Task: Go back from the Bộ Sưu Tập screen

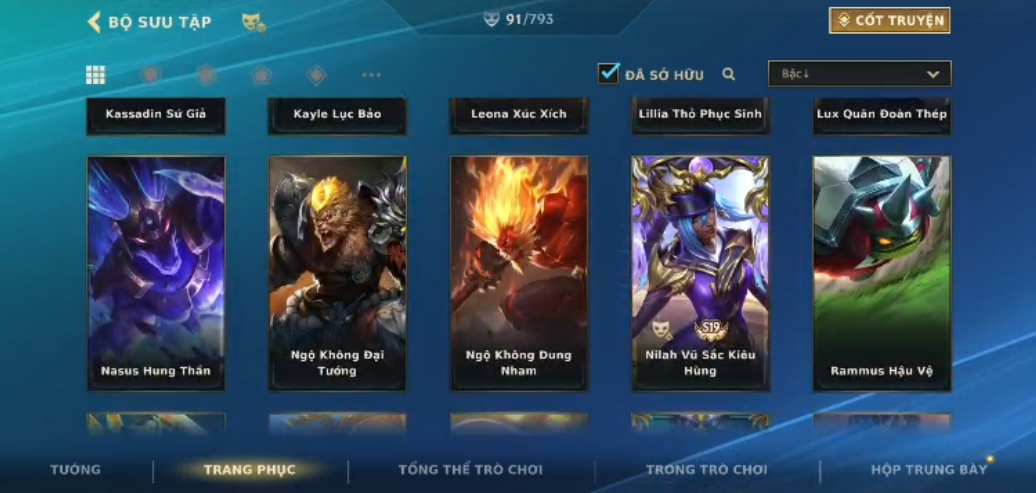Action: [x=95, y=22]
